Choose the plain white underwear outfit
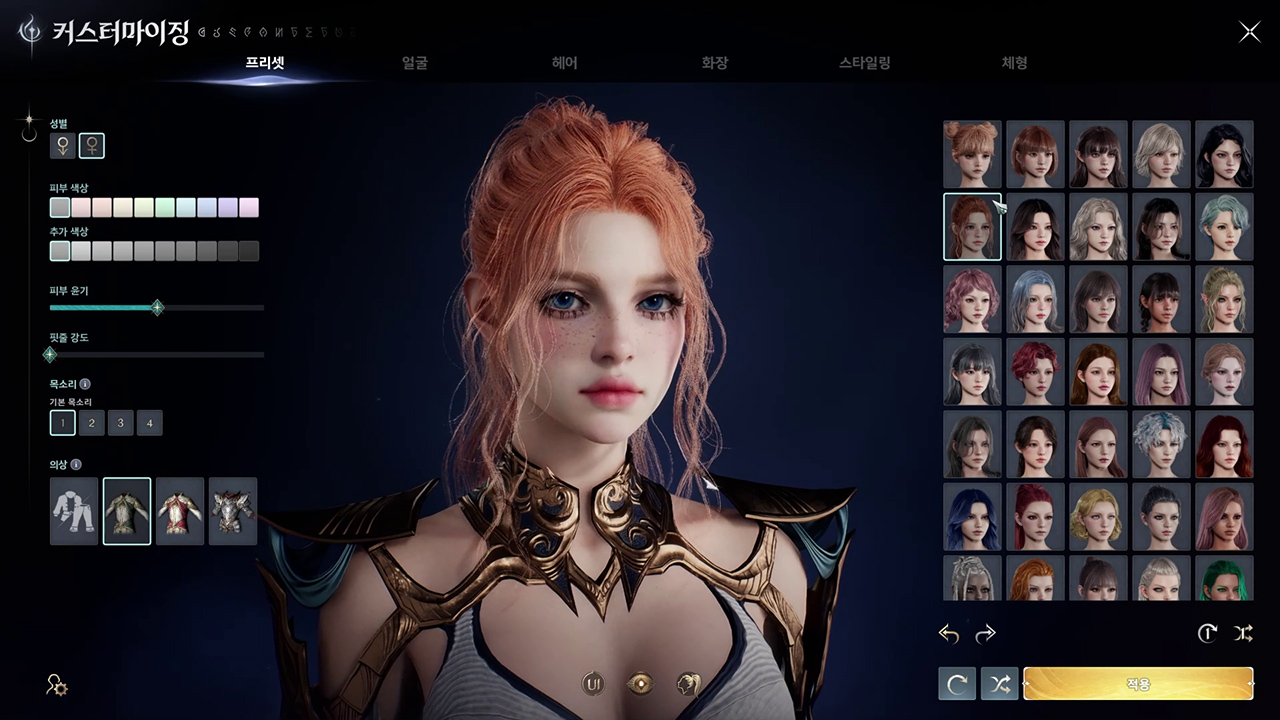Image resolution: width=1280 pixels, height=720 pixels. tap(74, 511)
